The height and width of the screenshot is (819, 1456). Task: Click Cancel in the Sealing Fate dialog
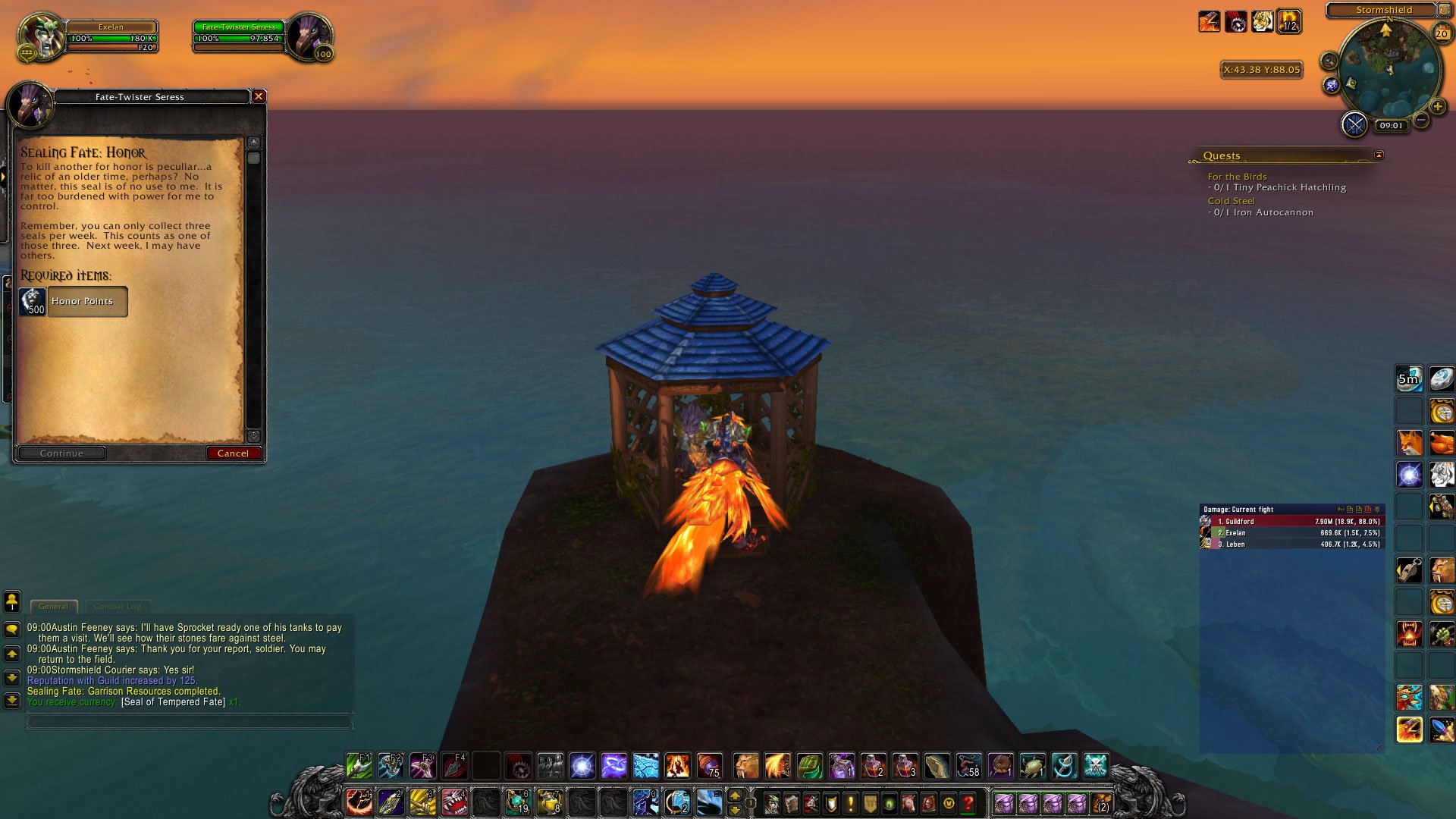pos(233,453)
